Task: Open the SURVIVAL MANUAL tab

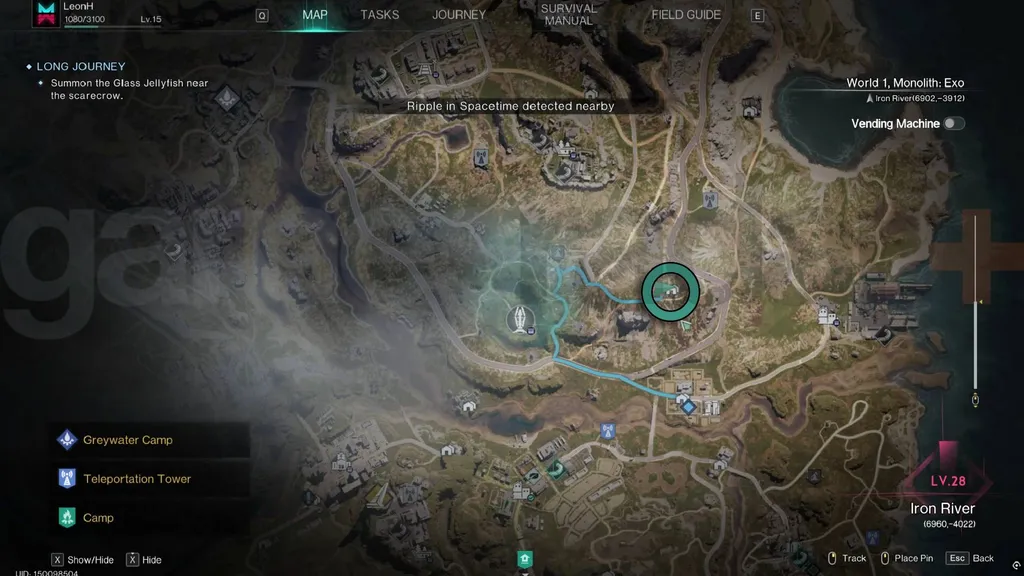Action: point(568,15)
